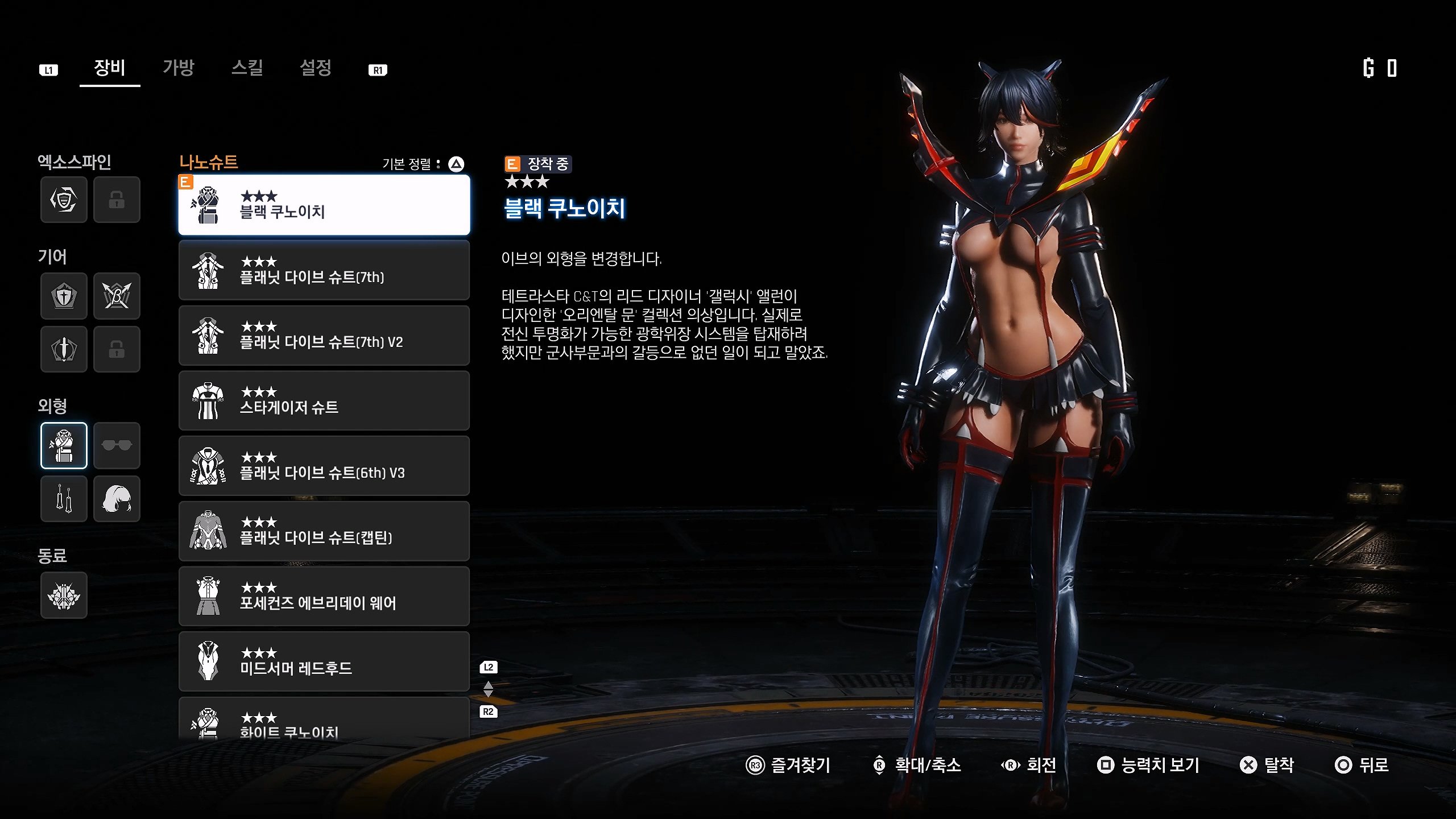Open the earrings appearance slot
Image resolution: width=1456 pixels, height=819 pixels.
[x=64, y=499]
